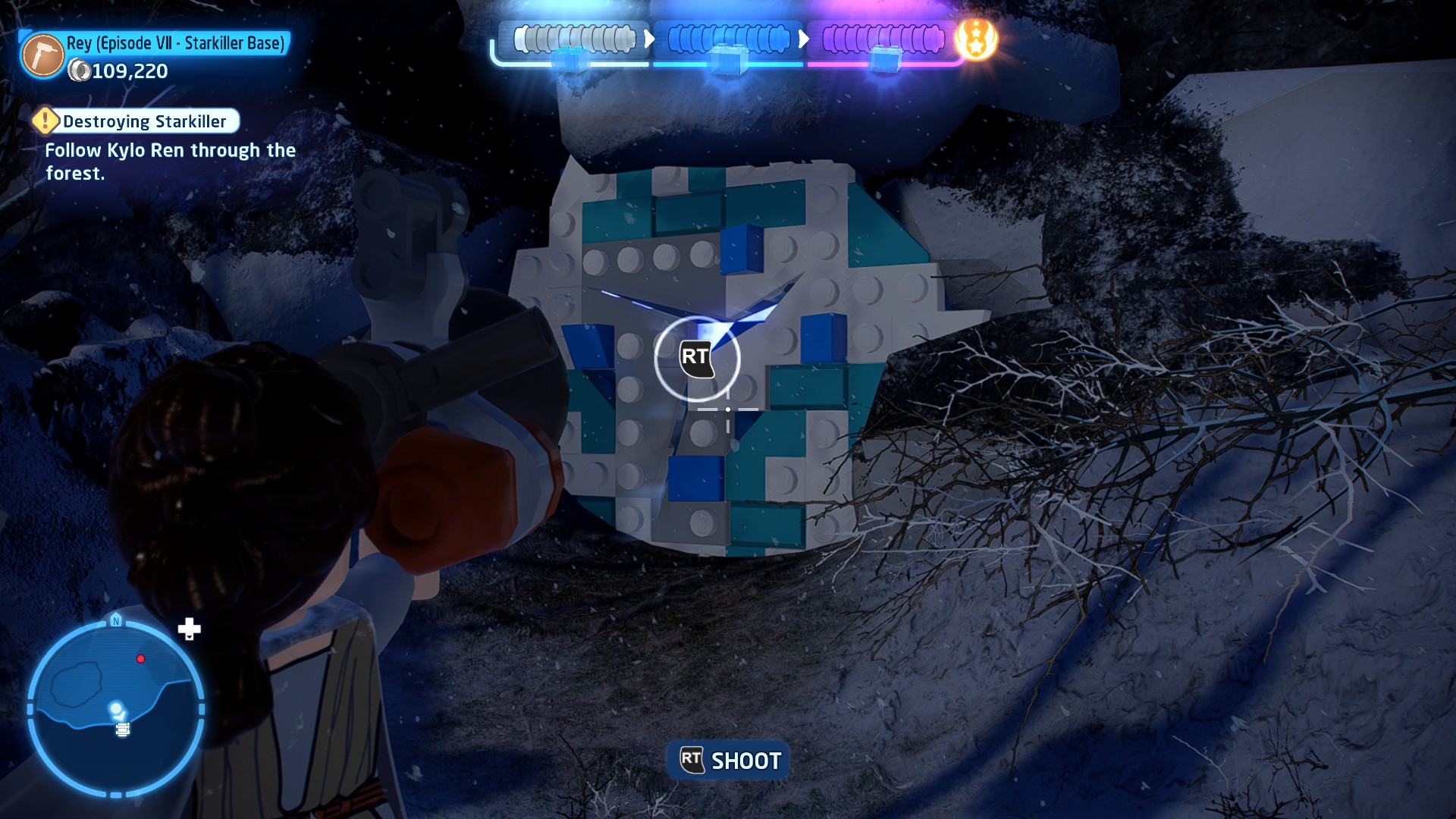This screenshot has height=819, width=1456.
Task: Open the circular minimap
Action: [116, 709]
